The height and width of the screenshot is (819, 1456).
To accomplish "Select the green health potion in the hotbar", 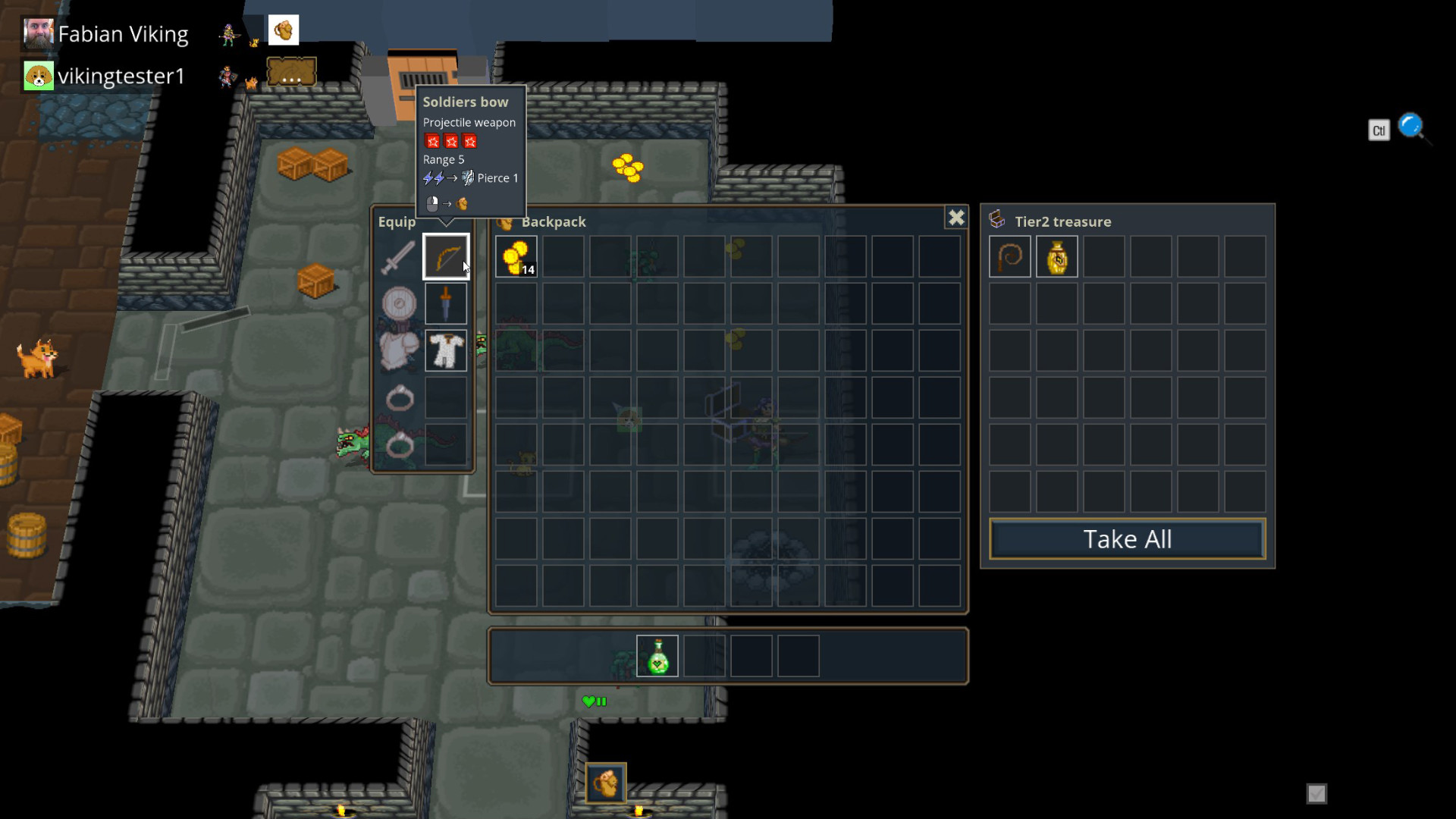I will coord(657,656).
